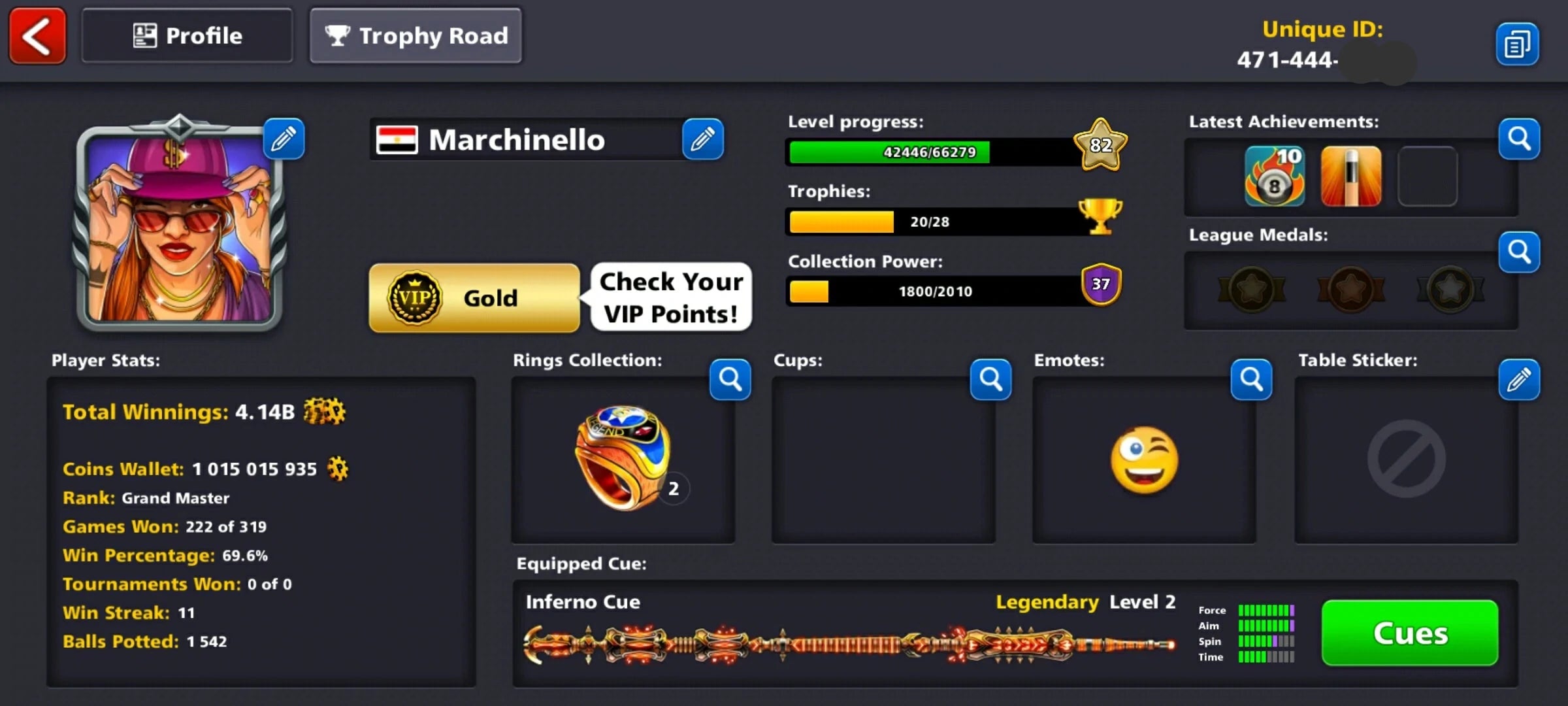Screen dimensions: 1568x706
Task: Zoom into the Rings Collection
Action: (730, 379)
